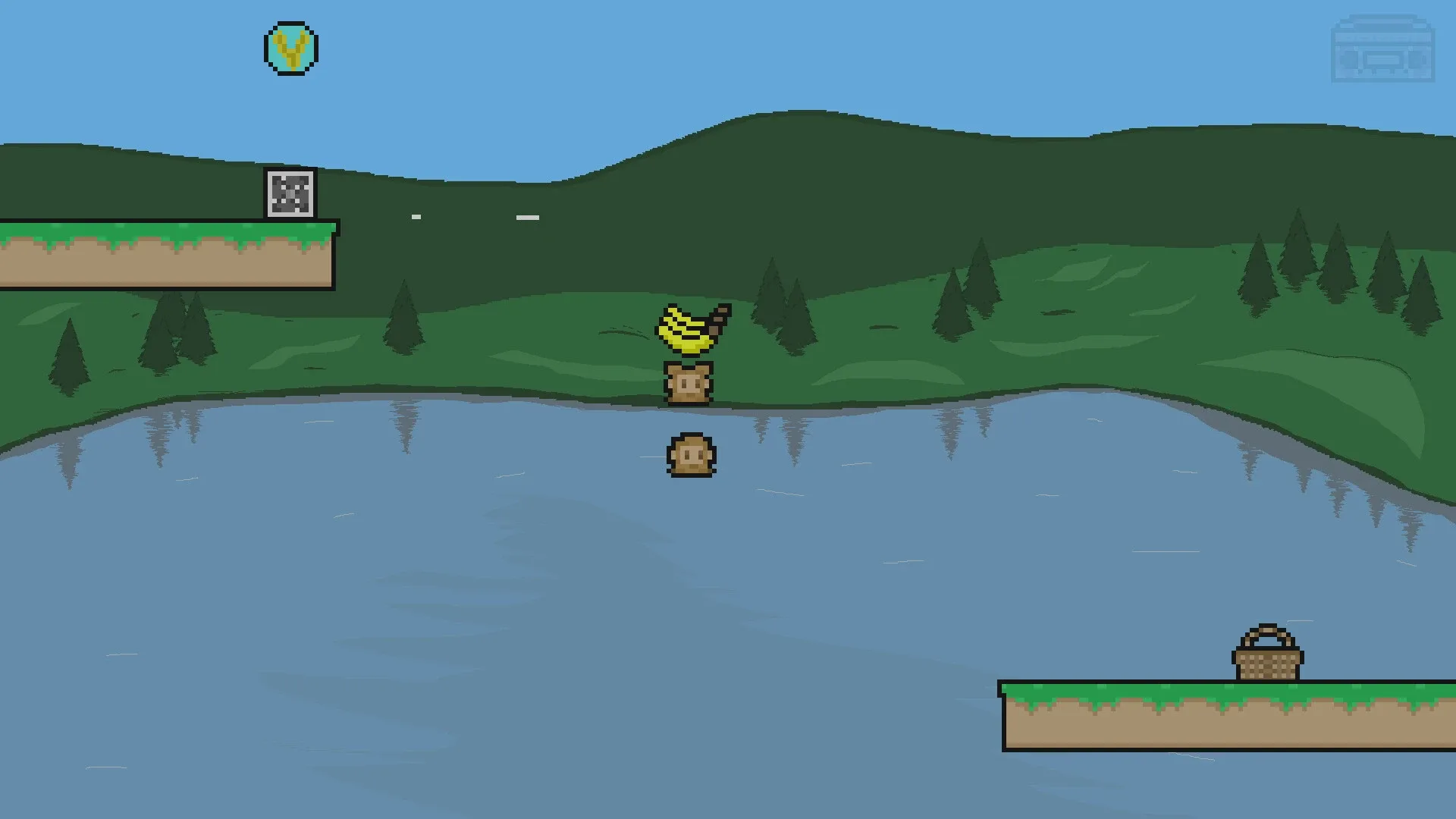Click the monkey character sprite
1456x819 pixels.
[x=688, y=383]
